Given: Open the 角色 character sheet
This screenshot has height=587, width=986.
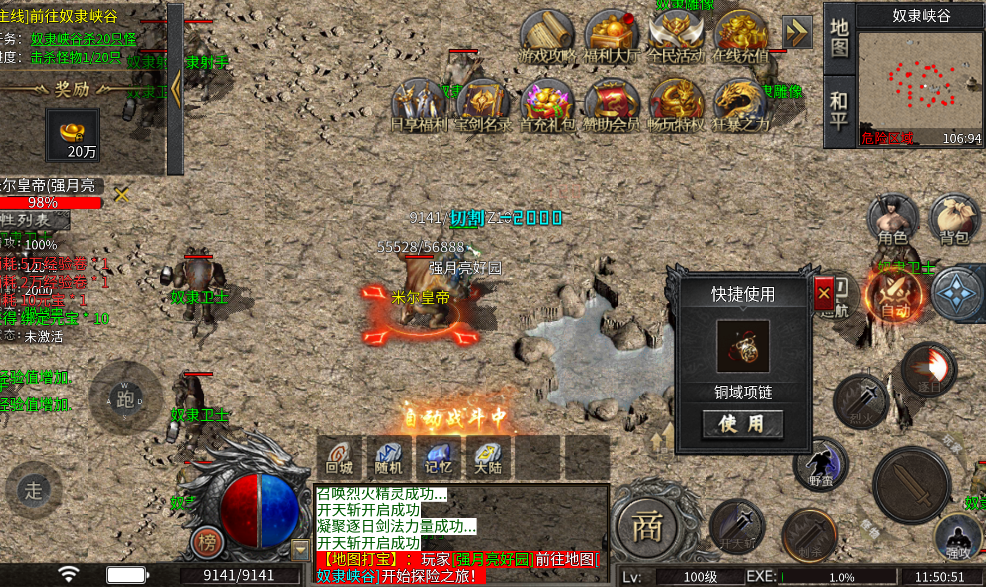Looking at the screenshot, I should click(x=892, y=220).
